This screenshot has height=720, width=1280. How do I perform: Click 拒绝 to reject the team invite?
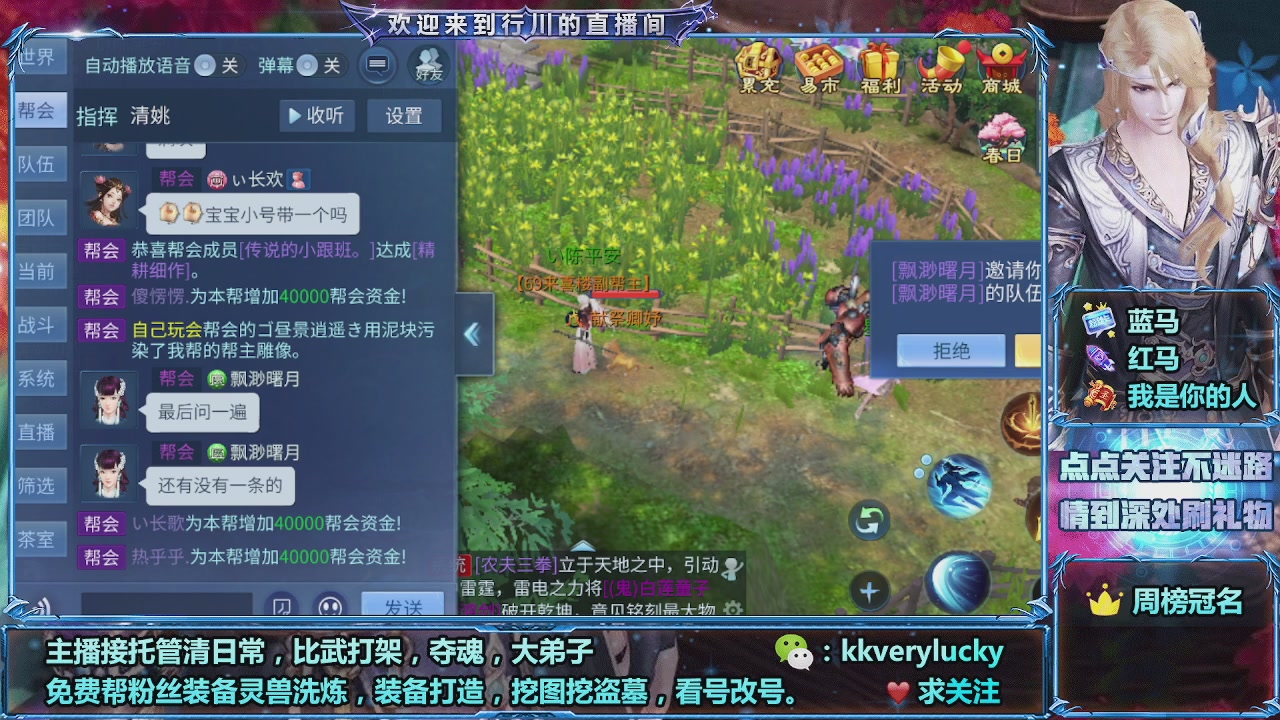click(950, 351)
